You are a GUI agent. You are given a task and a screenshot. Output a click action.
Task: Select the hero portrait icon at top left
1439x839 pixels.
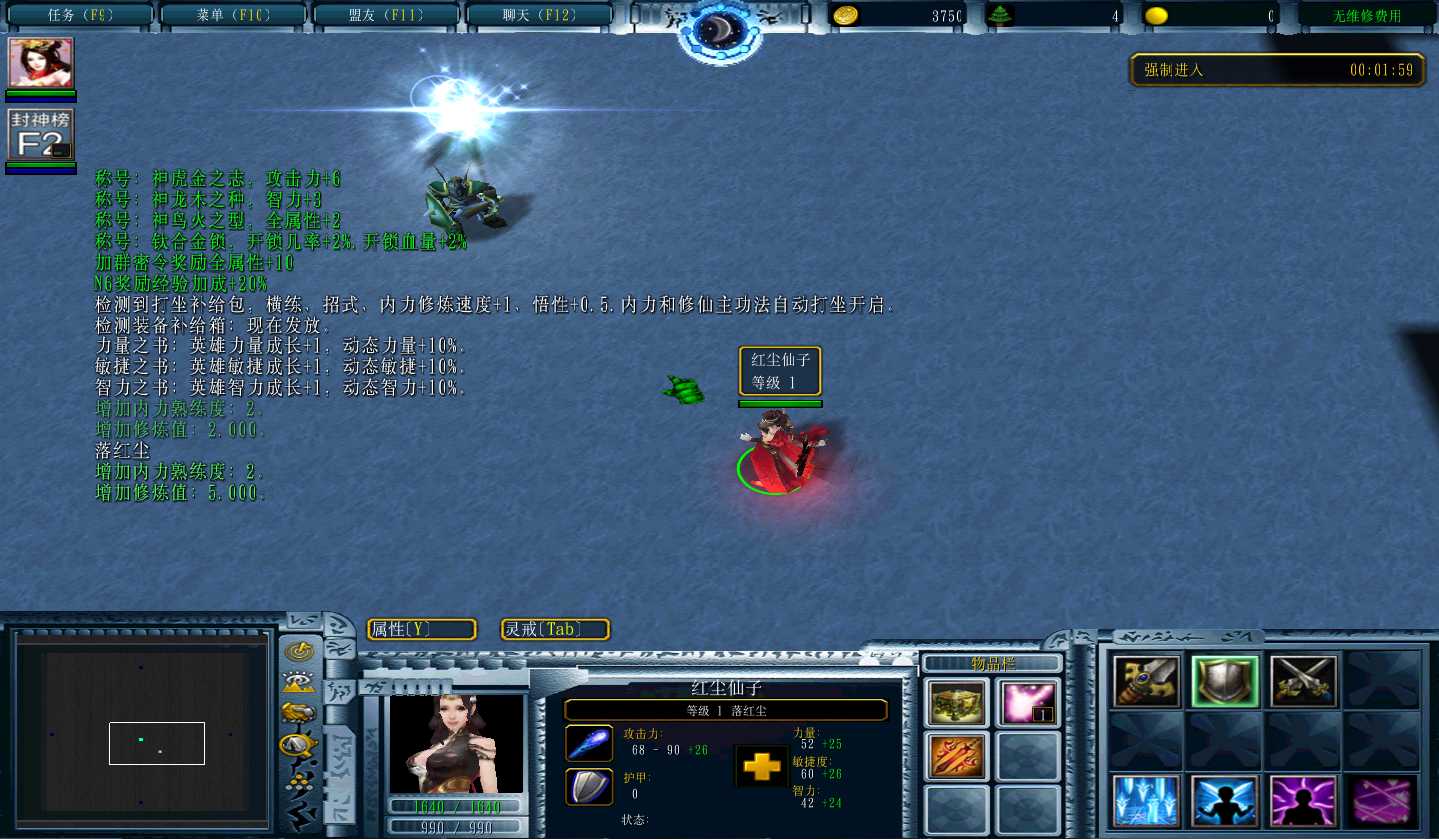pos(41,64)
